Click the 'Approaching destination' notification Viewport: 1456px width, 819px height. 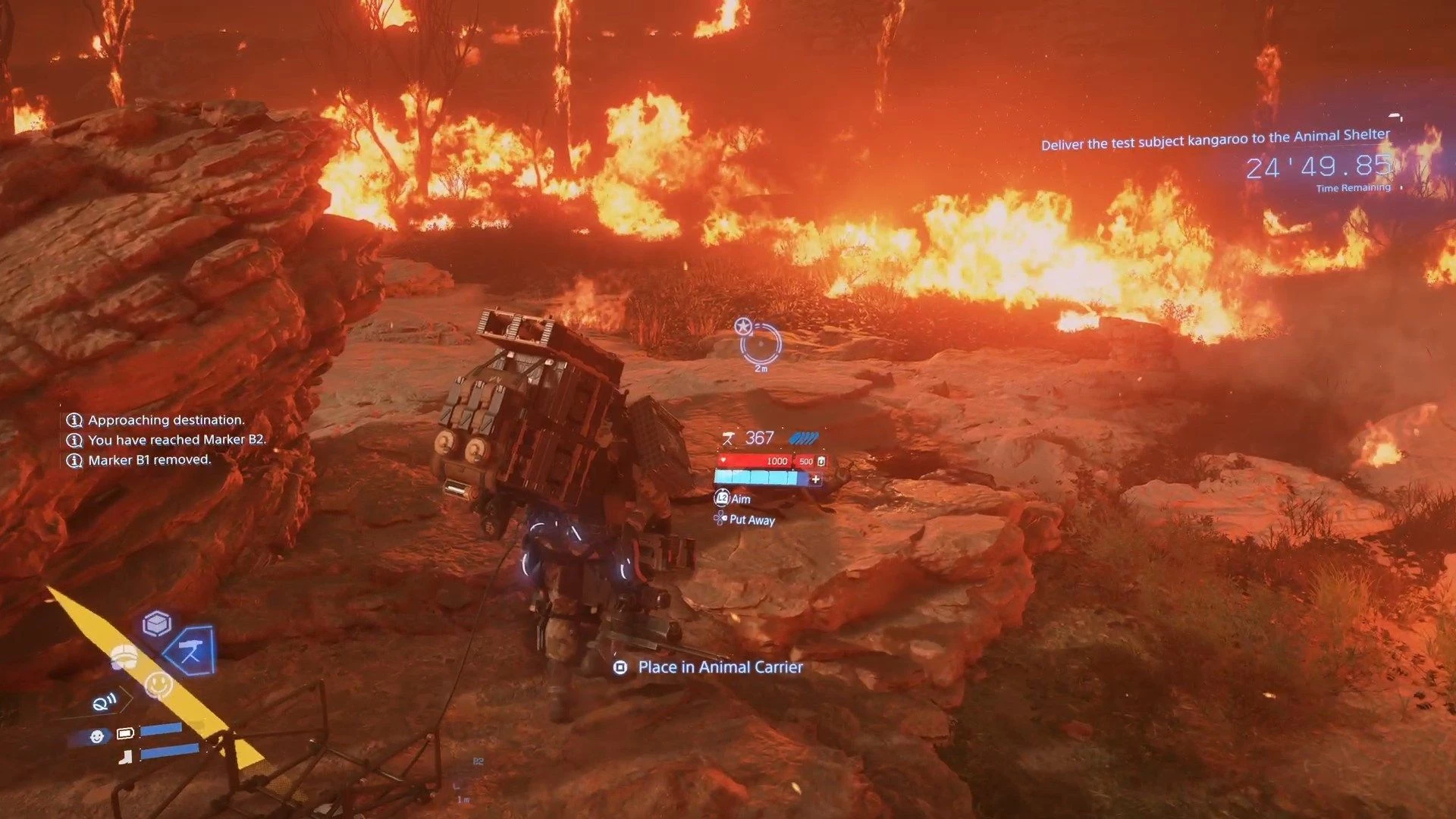tap(166, 420)
